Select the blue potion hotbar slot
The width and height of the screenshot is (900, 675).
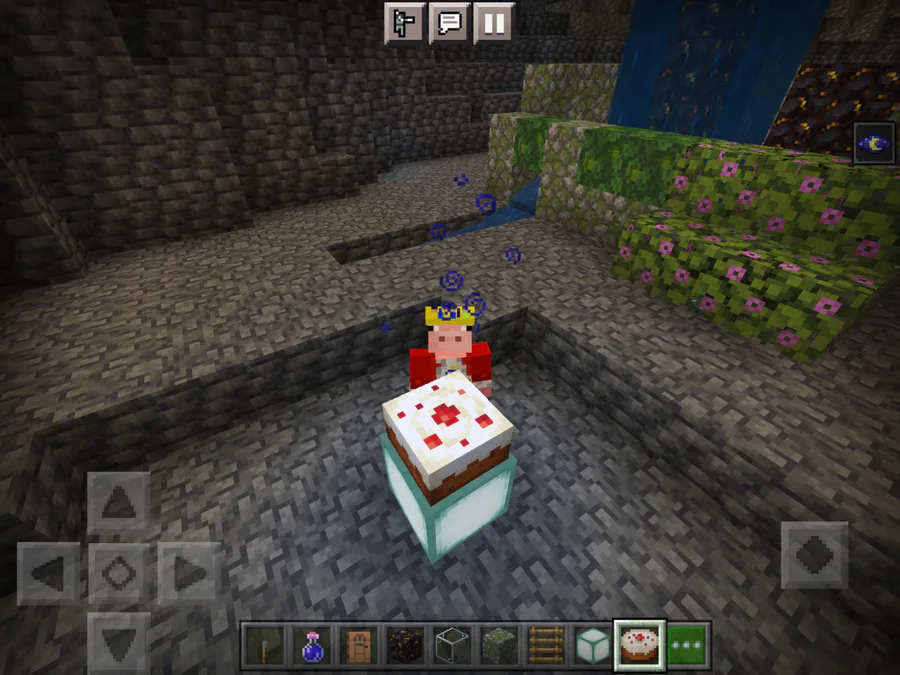(x=311, y=645)
